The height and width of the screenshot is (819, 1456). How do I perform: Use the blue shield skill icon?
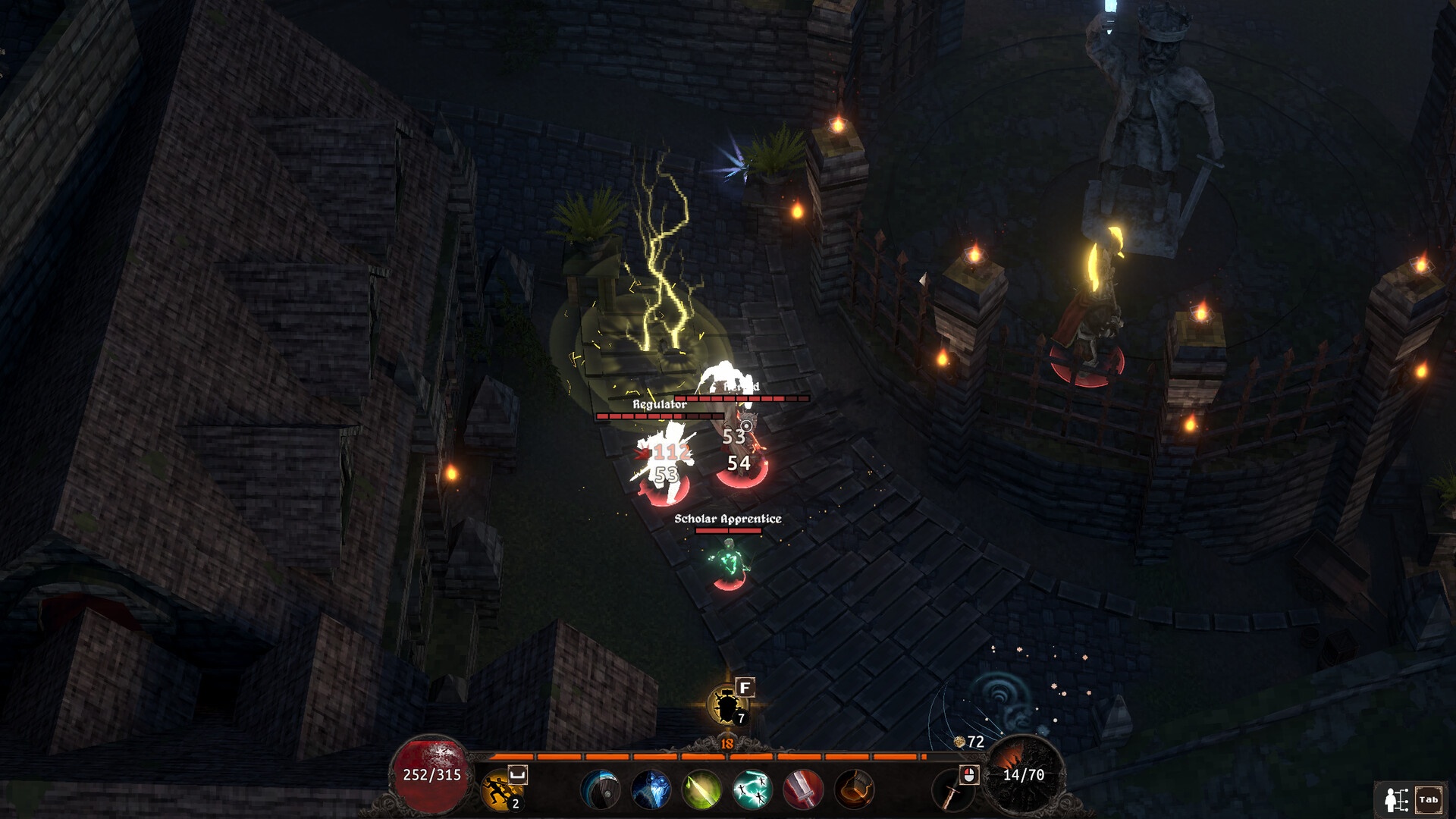click(600, 789)
